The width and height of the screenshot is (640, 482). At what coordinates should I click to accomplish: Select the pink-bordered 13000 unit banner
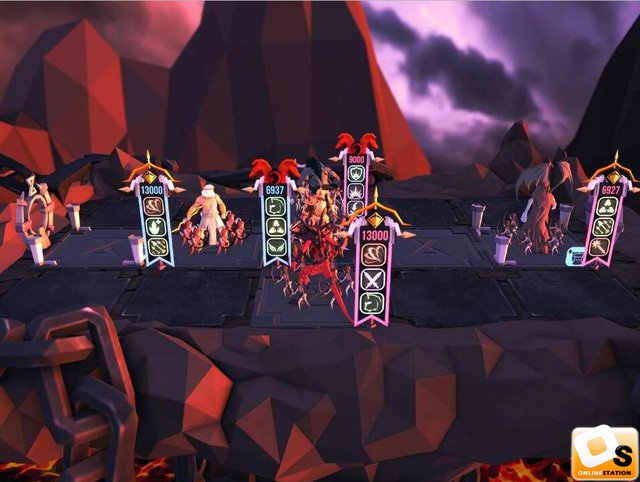click(375, 262)
